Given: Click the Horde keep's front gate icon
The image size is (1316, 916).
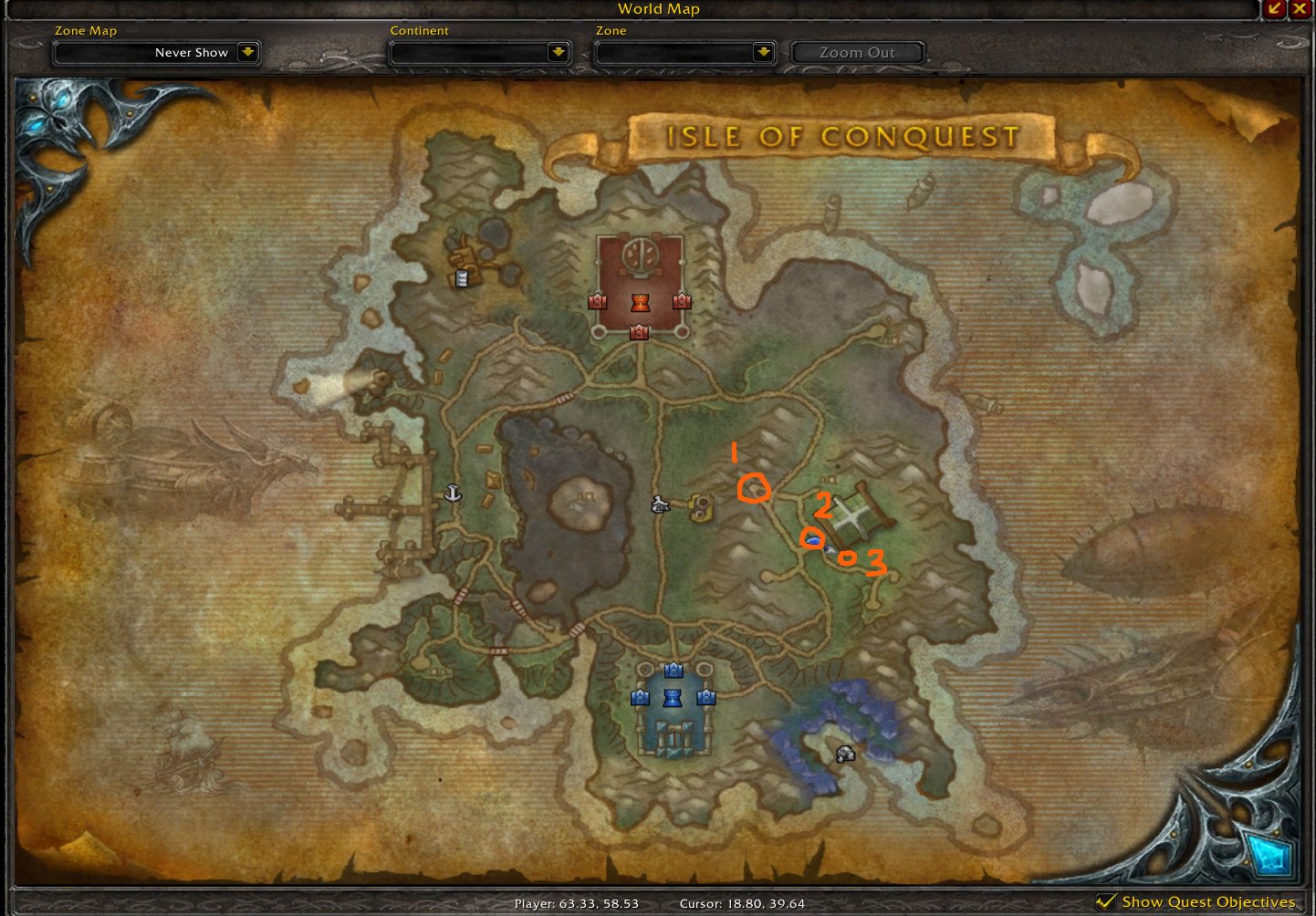Looking at the screenshot, I should click(x=637, y=332).
